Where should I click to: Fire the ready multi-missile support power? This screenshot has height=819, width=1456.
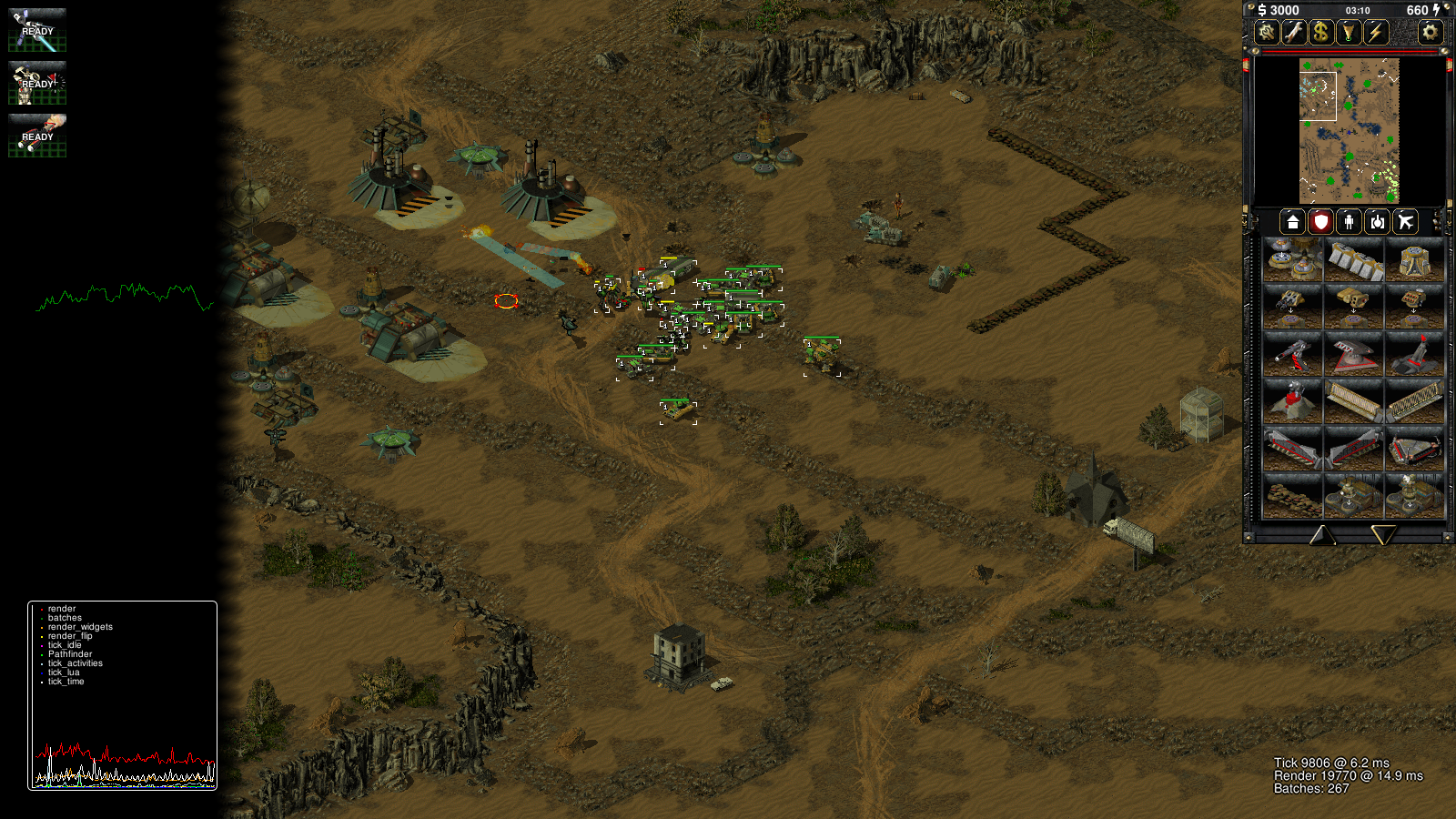pos(37,136)
